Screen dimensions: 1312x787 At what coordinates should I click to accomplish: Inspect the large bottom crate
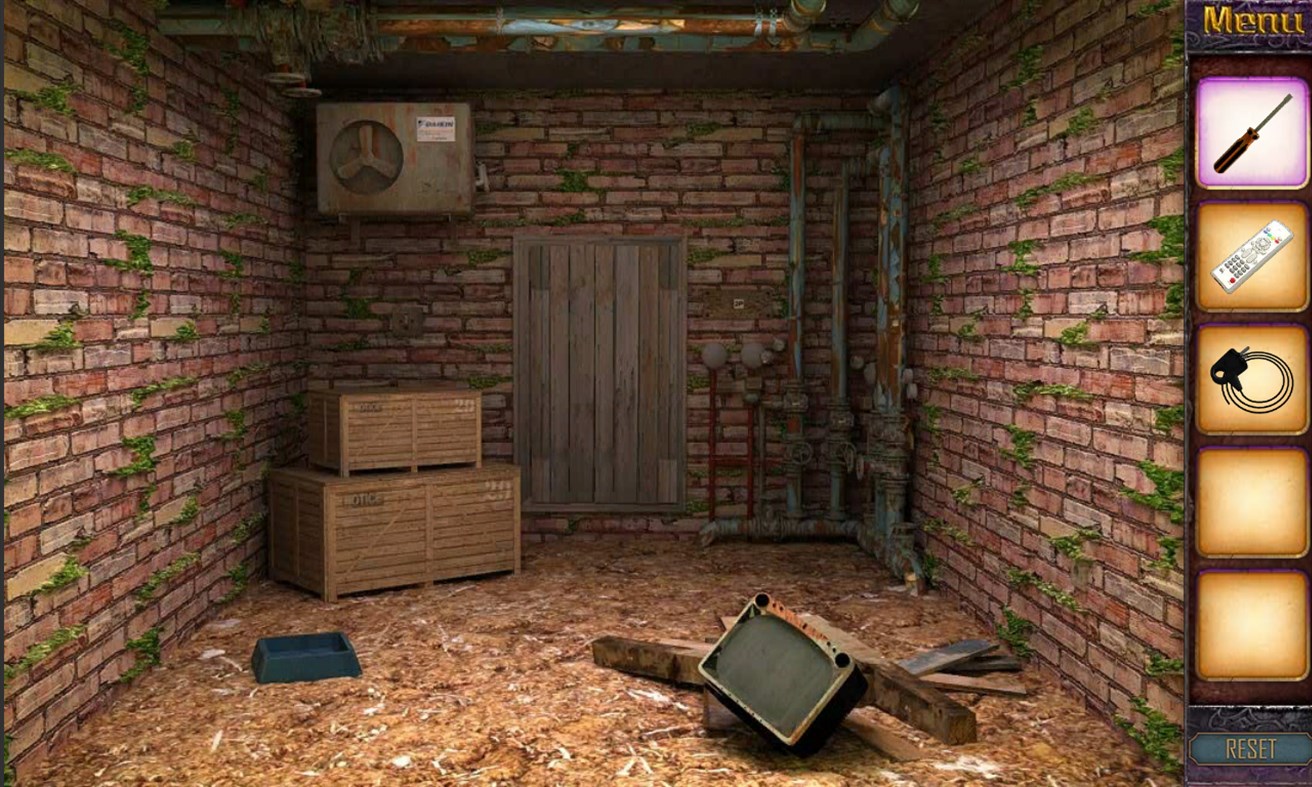point(395,530)
